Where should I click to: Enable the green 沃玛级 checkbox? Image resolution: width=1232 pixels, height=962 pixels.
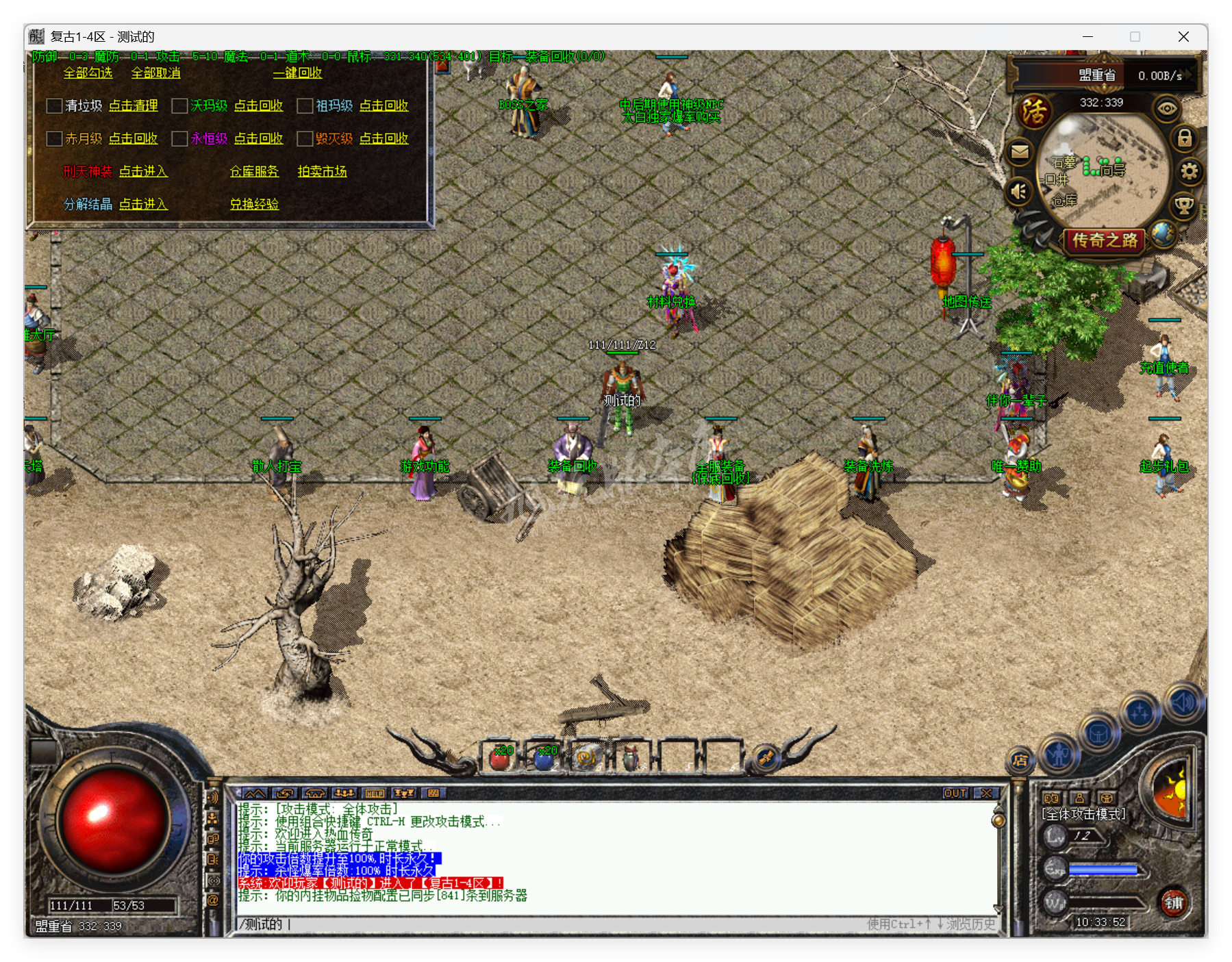pos(179,105)
